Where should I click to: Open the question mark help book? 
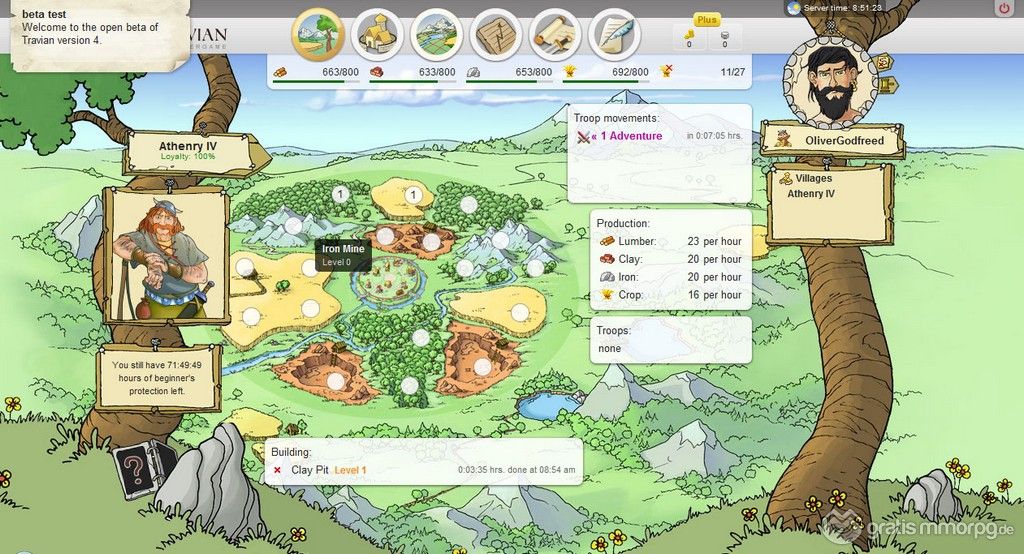(x=135, y=467)
